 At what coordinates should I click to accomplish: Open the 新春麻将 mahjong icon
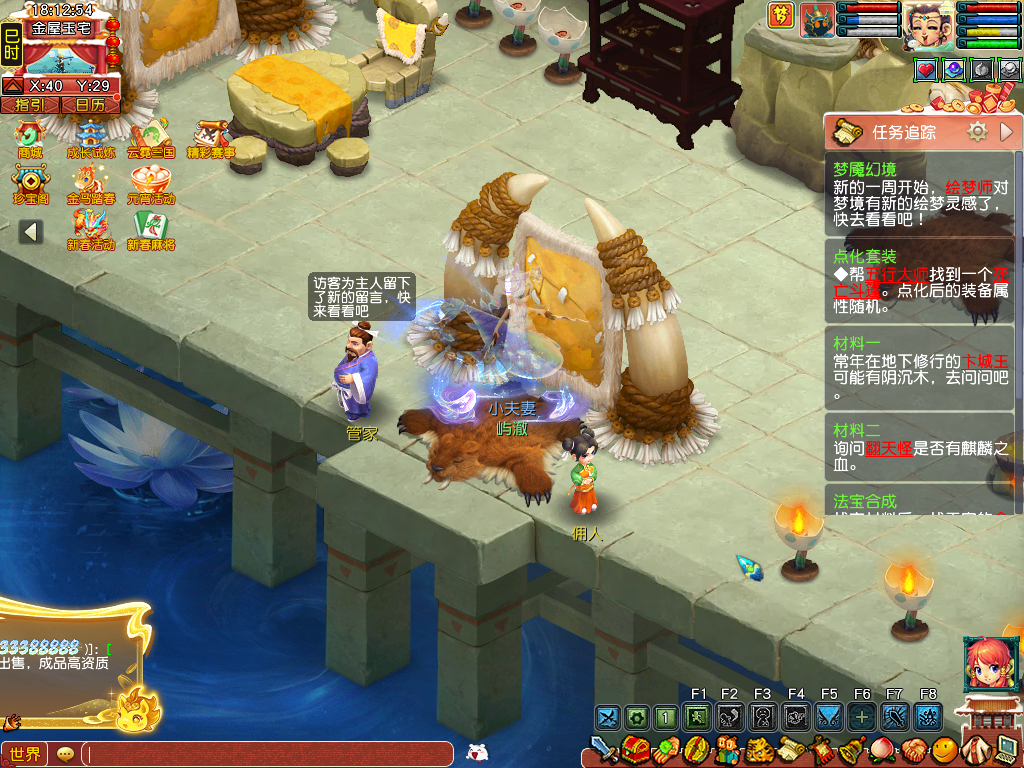pos(150,228)
